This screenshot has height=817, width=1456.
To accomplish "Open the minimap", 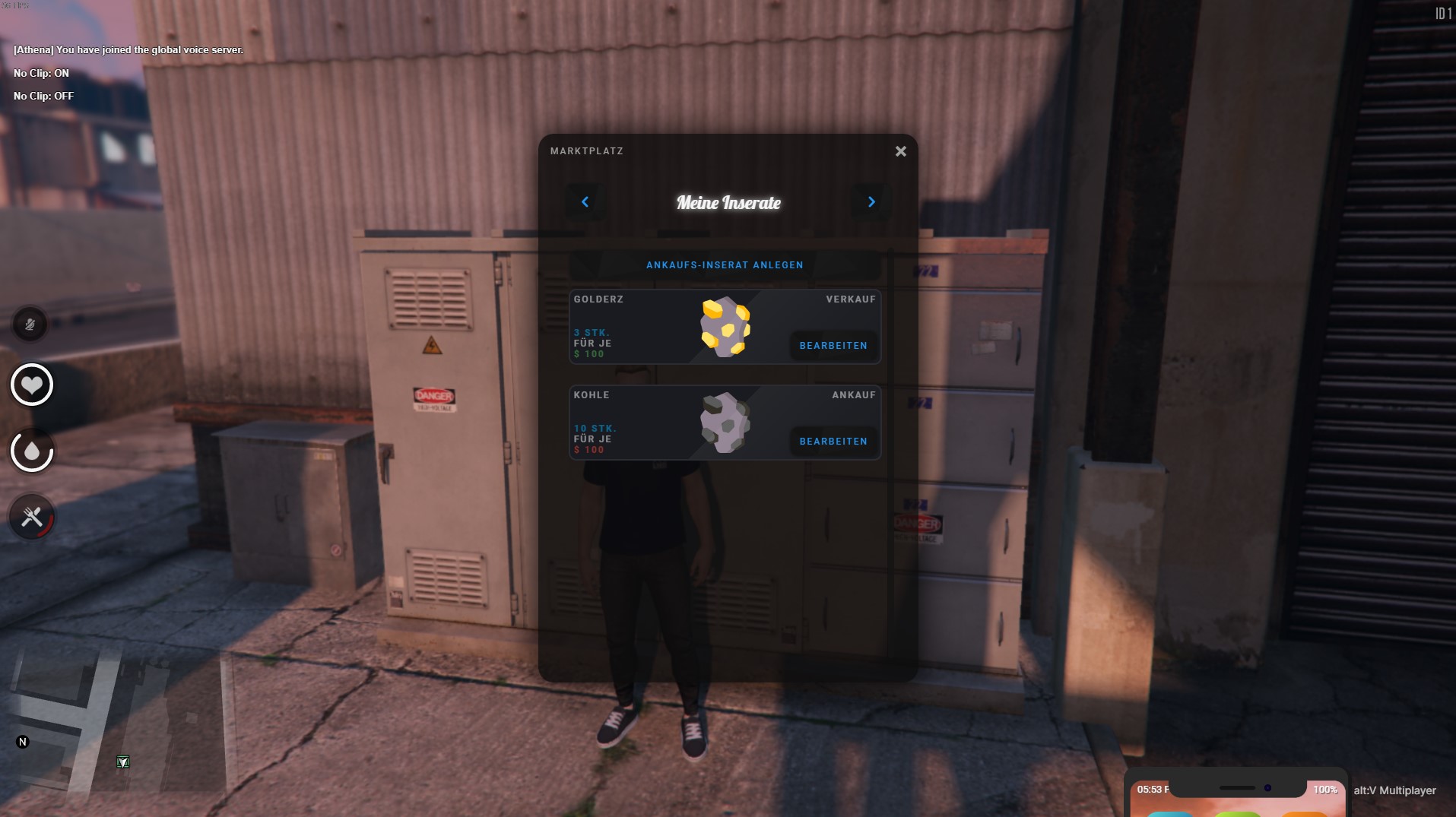I will click(x=114, y=730).
